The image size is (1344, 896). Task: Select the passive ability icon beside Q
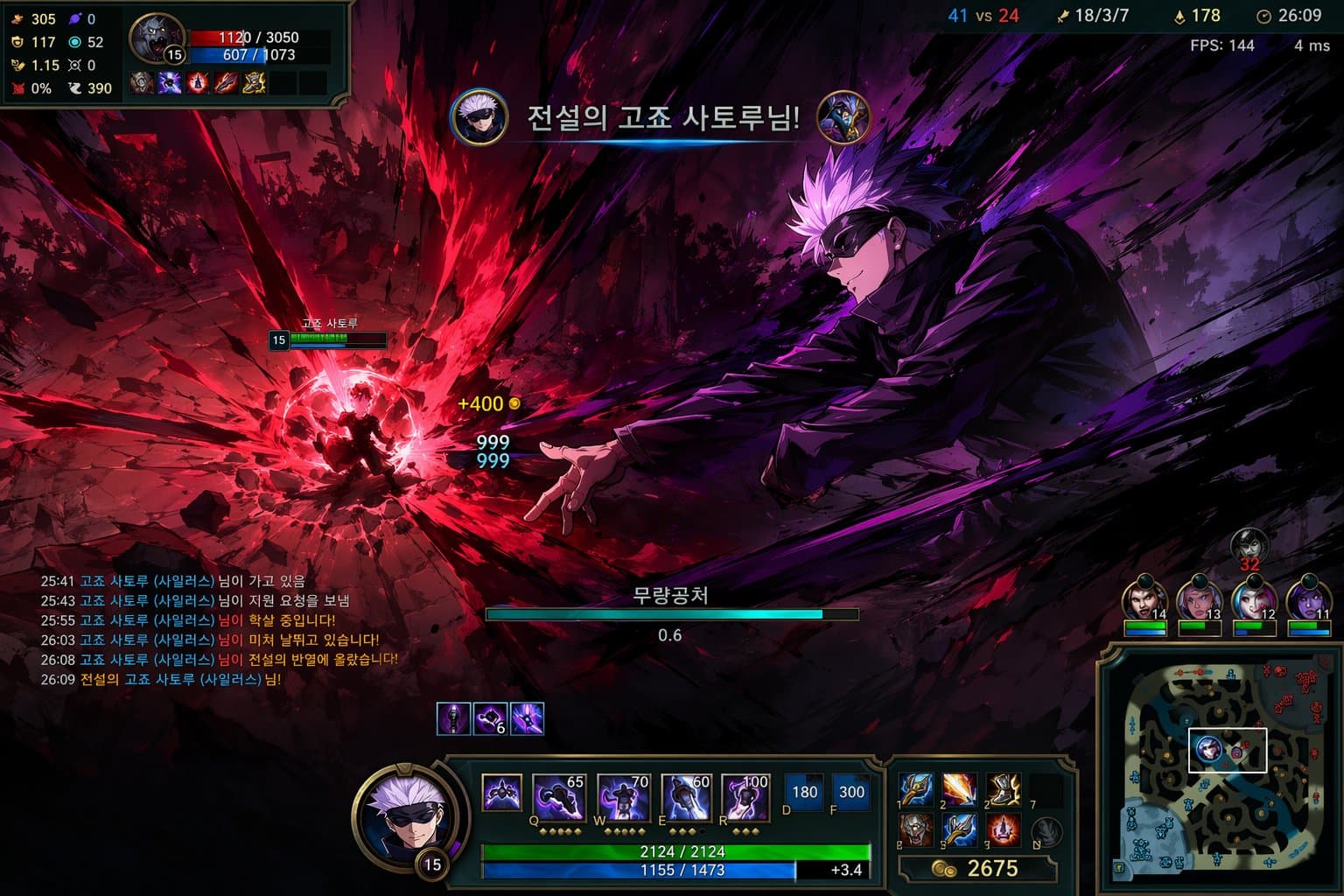[501, 794]
